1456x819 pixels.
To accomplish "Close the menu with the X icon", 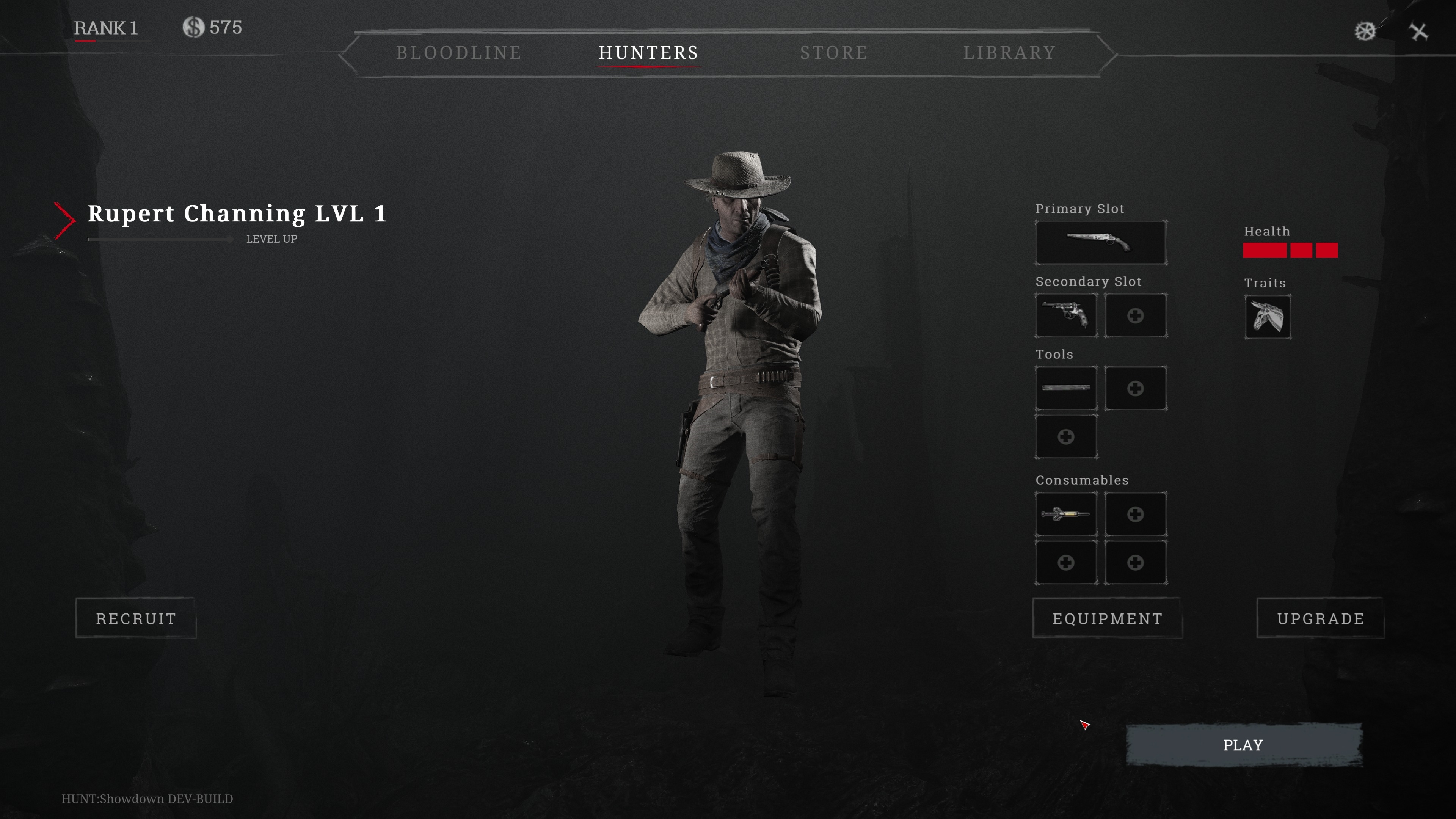I will coord(1419,31).
